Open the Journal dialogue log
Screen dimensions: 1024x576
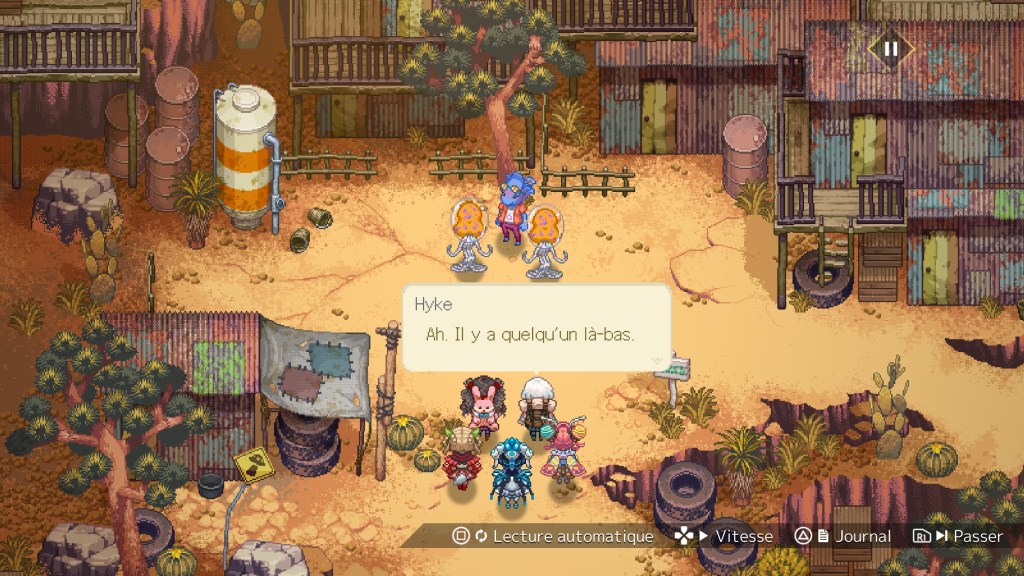843,536
